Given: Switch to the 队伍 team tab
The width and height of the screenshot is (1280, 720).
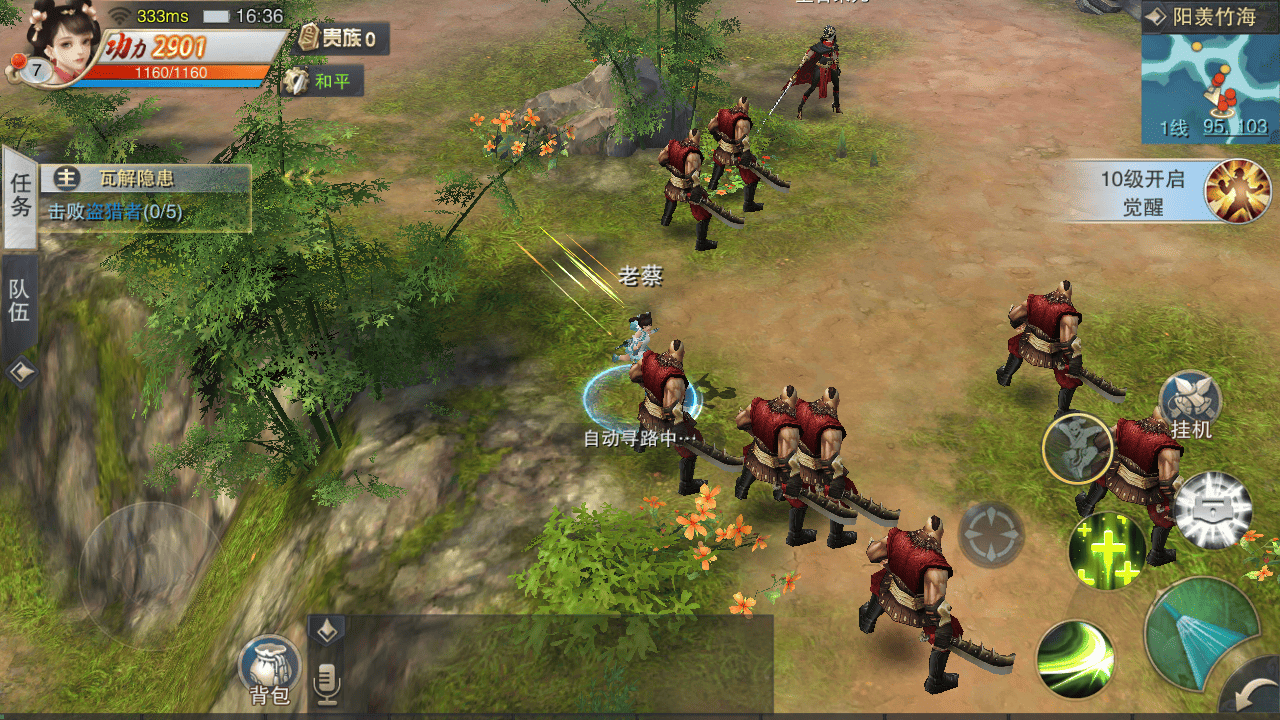Looking at the screenshot, I should [x=20, y=301].
